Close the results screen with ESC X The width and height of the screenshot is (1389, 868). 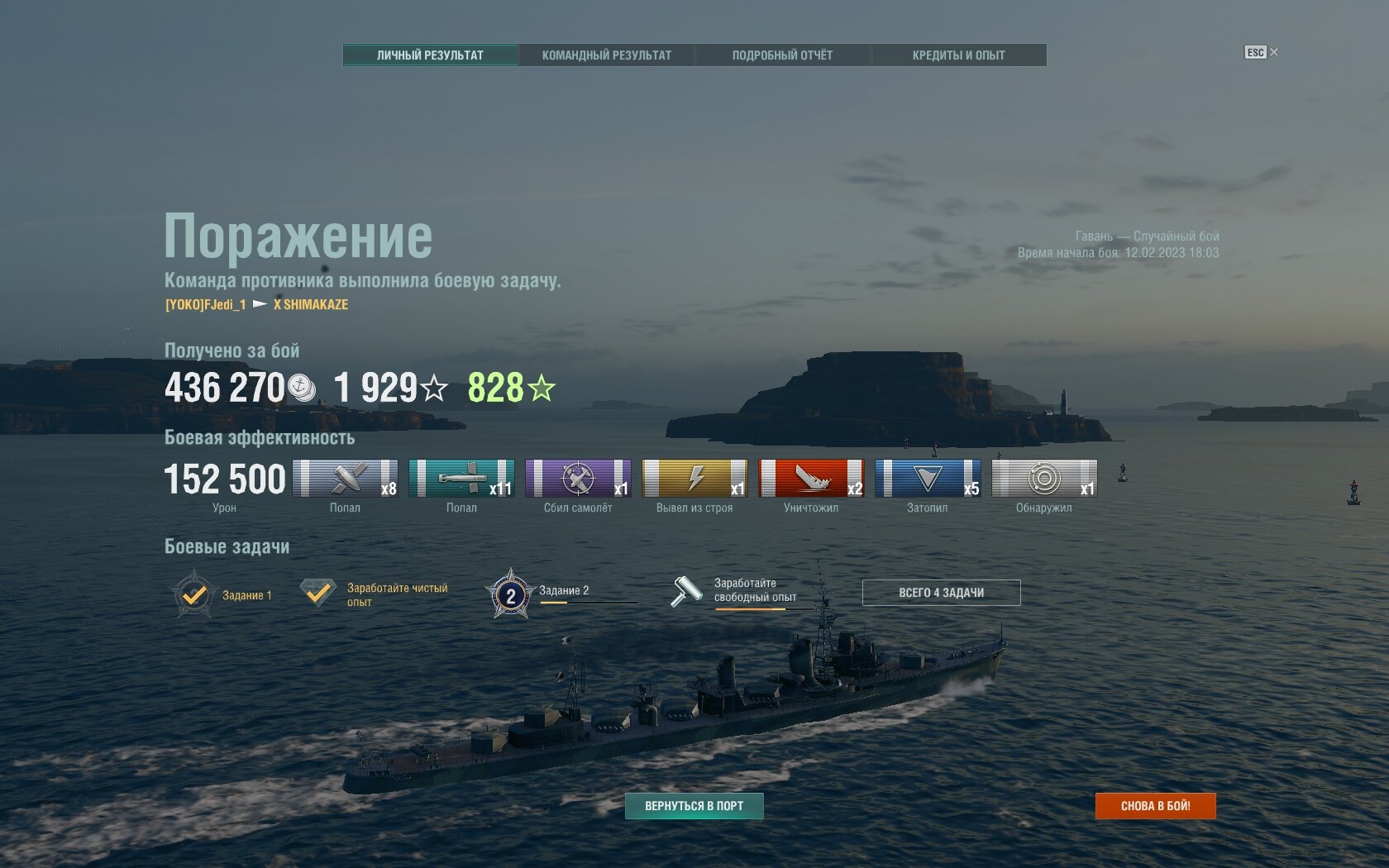1262,52
